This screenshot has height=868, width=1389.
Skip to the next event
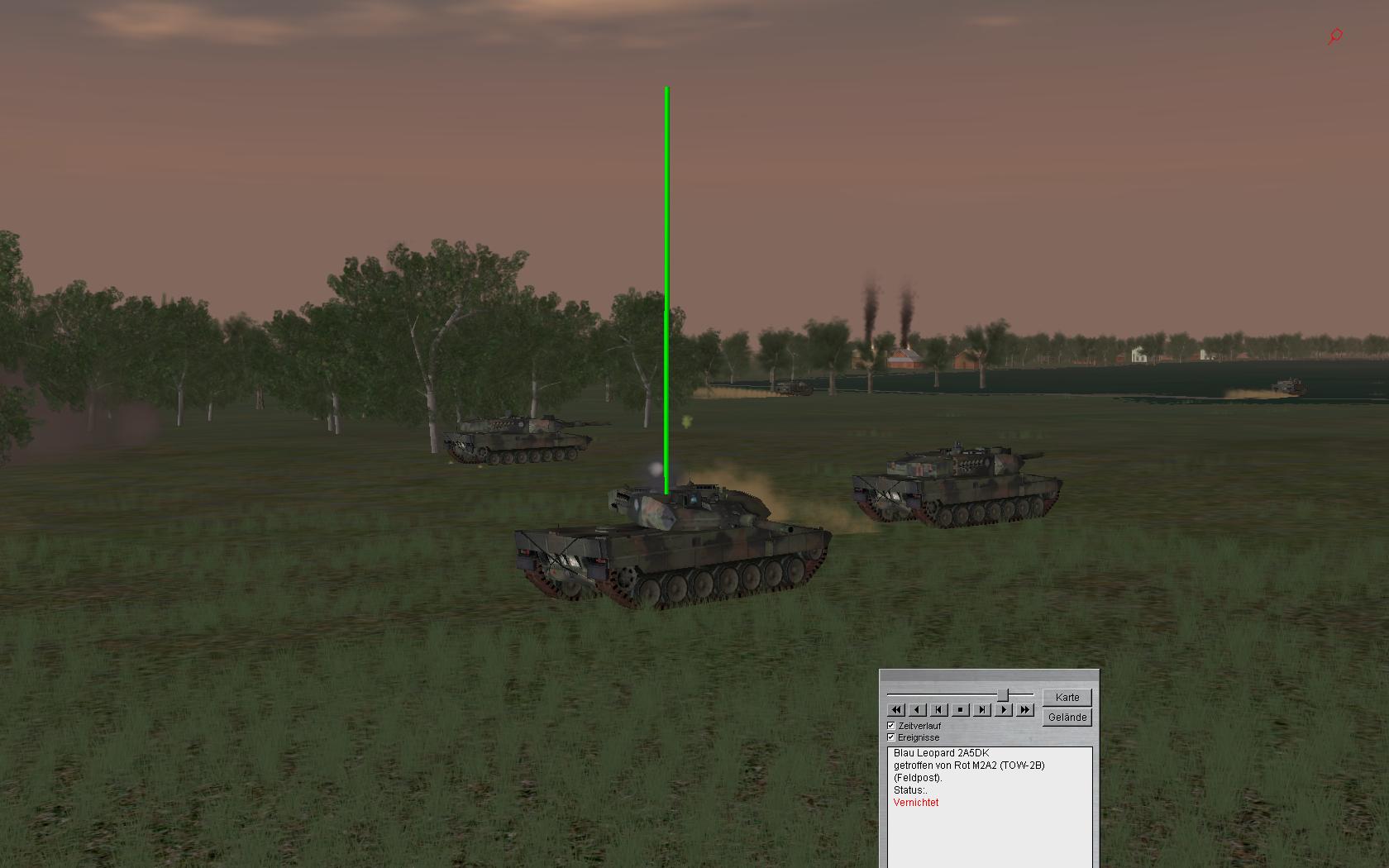point(981,709)
